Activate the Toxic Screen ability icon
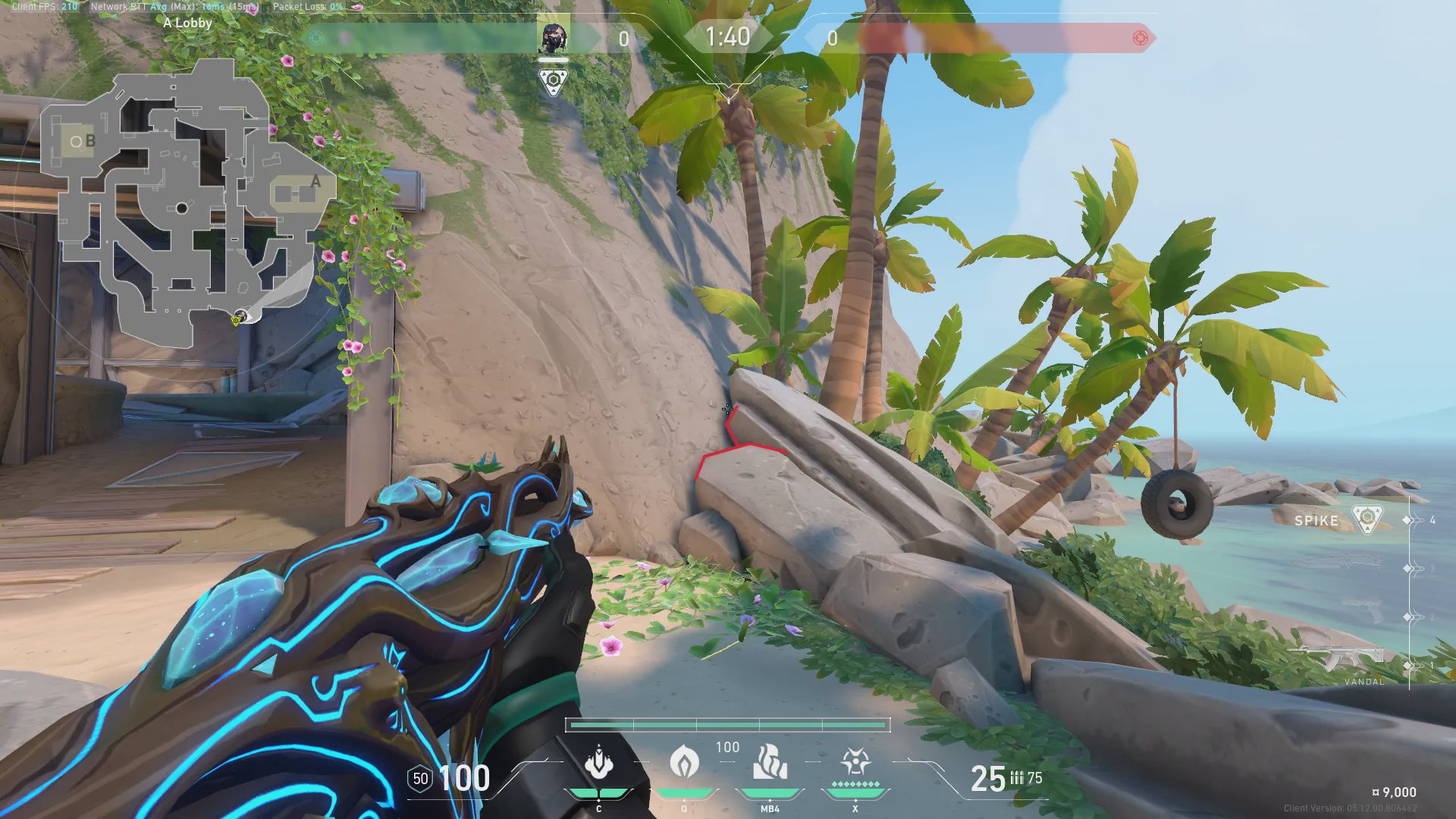Image resolution: width=1456 pixels, height=819 pixels. [770, 763]
